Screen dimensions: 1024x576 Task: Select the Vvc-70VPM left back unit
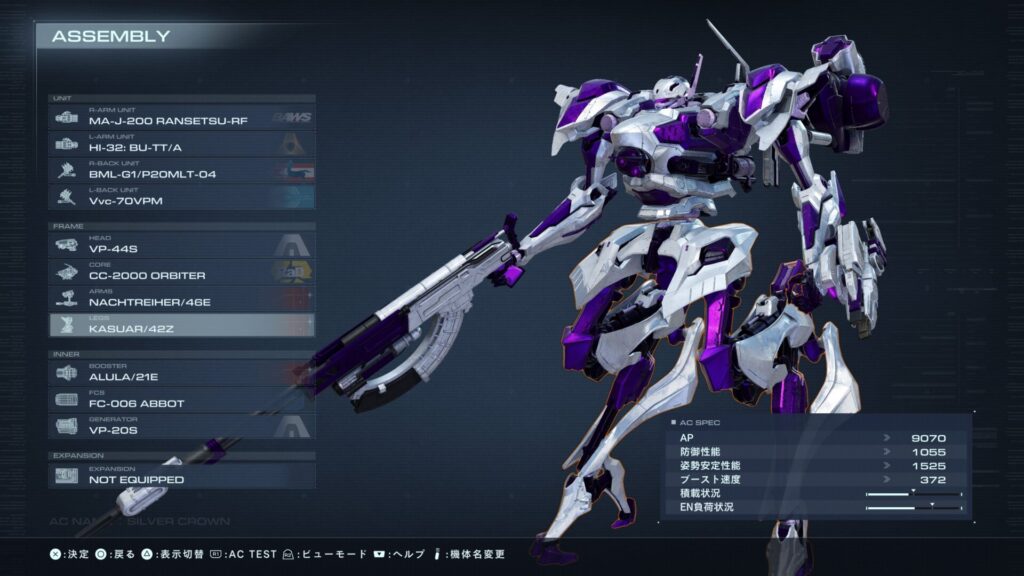182,198
